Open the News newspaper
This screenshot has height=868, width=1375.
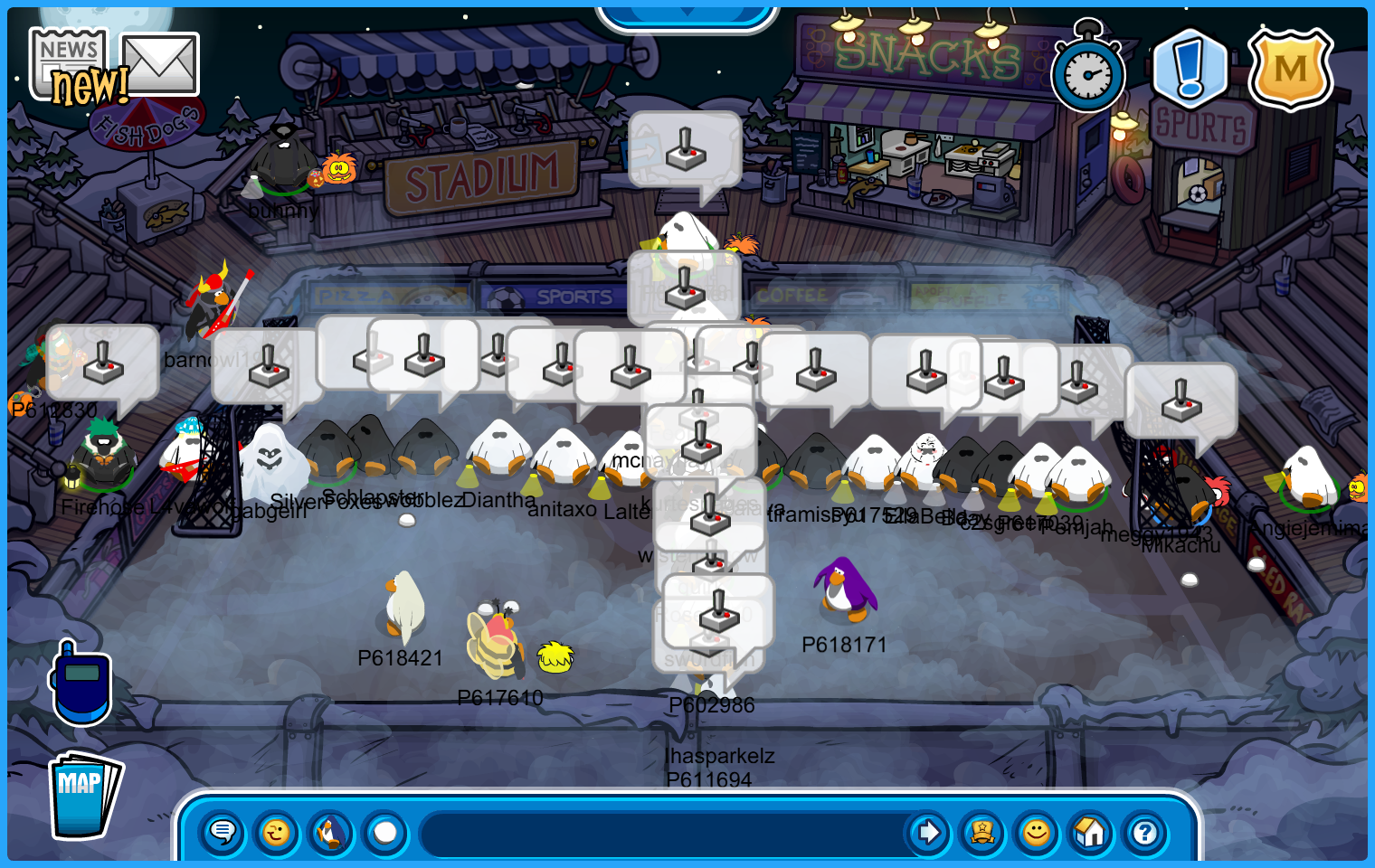coord(68,61)
